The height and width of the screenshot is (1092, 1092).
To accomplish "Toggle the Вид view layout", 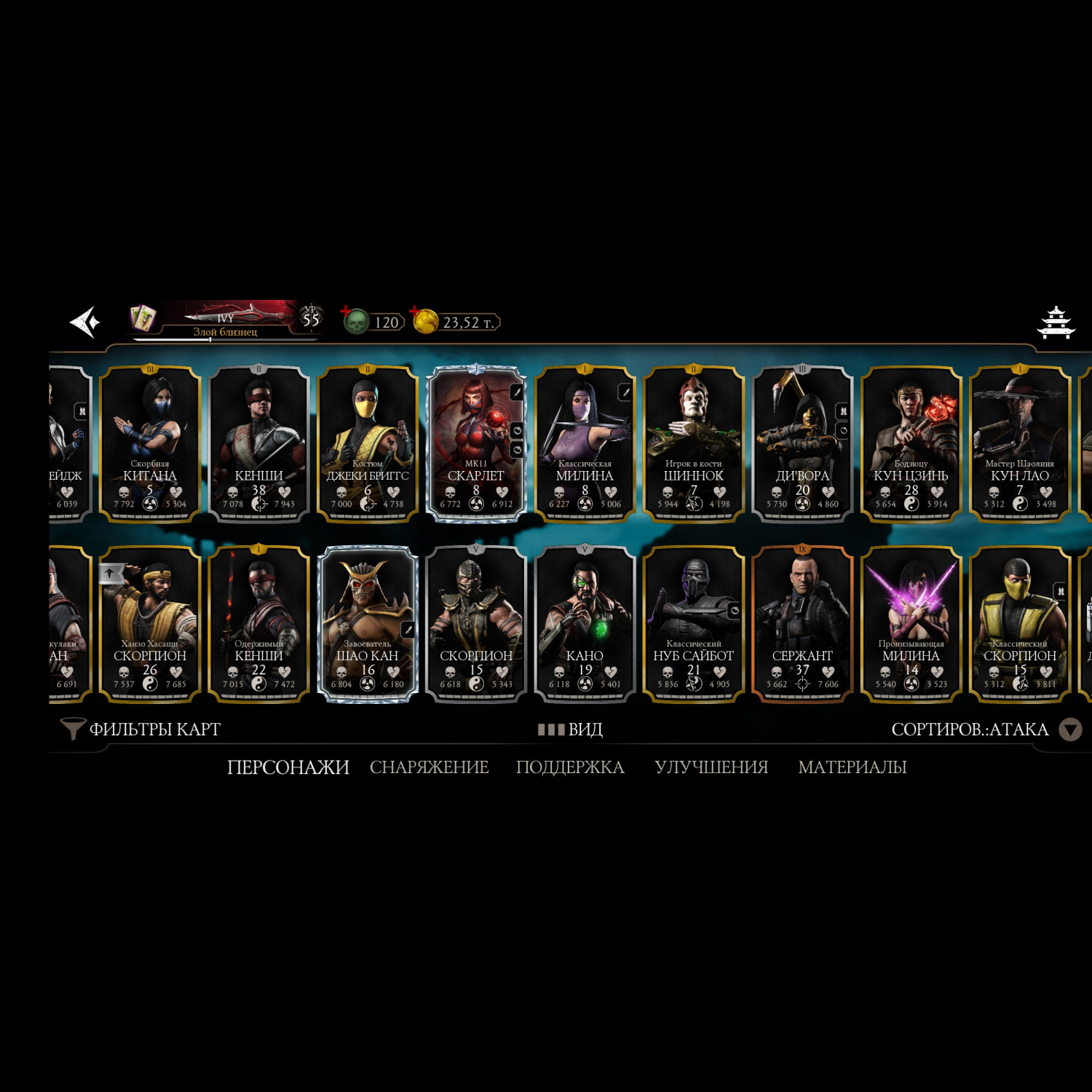I will pos(571,729).
